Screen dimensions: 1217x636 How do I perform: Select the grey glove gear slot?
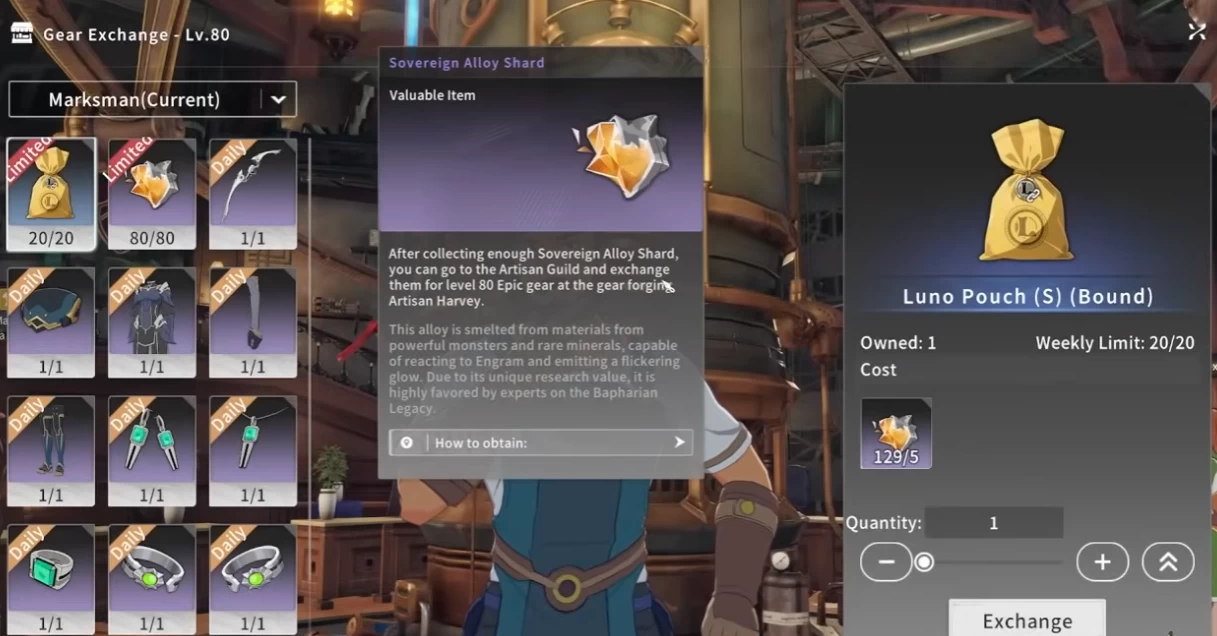point(253,322)
